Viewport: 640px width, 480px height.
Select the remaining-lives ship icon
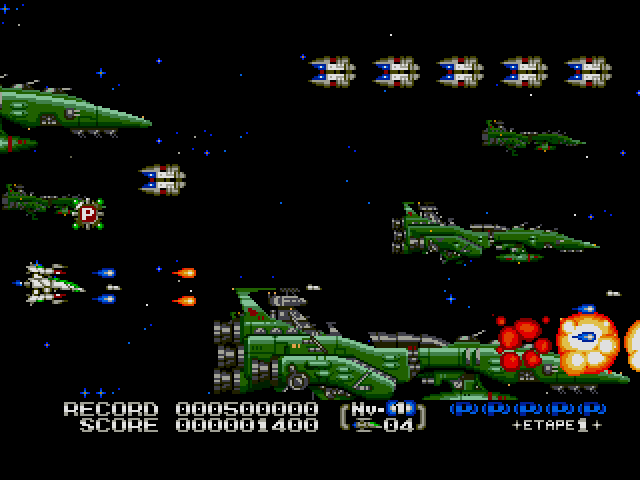(x=366, y=425)
